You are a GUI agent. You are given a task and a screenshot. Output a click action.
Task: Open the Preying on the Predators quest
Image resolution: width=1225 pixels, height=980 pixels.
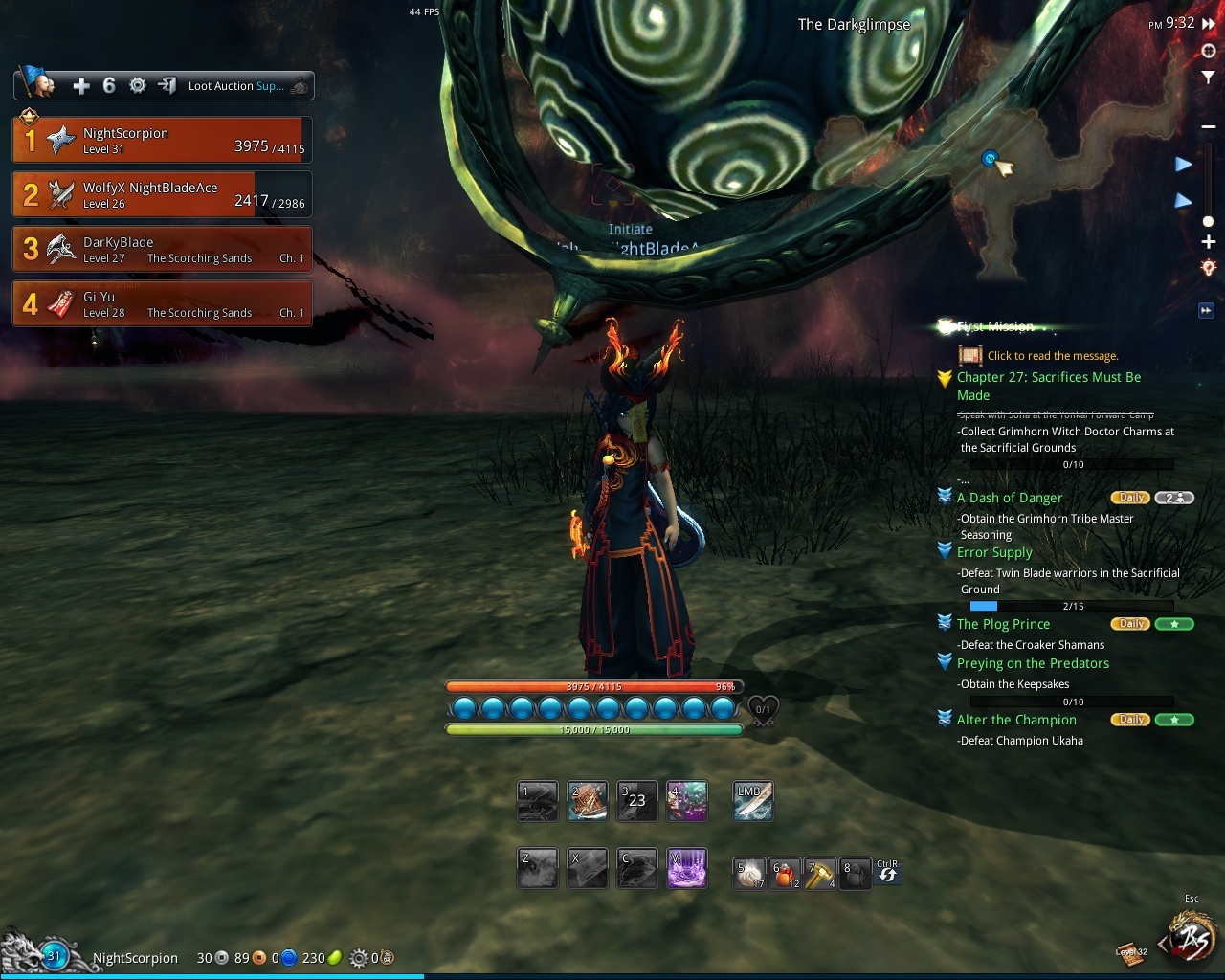tap(1033, 663)
